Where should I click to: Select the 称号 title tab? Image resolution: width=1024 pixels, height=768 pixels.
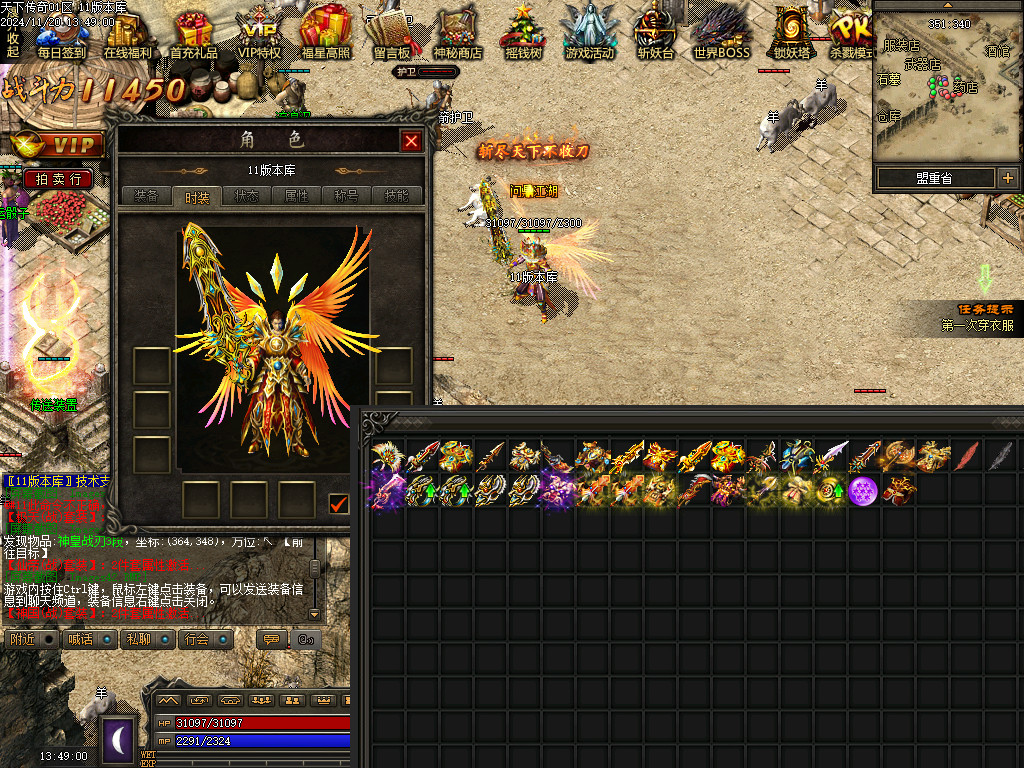[346, 196]
